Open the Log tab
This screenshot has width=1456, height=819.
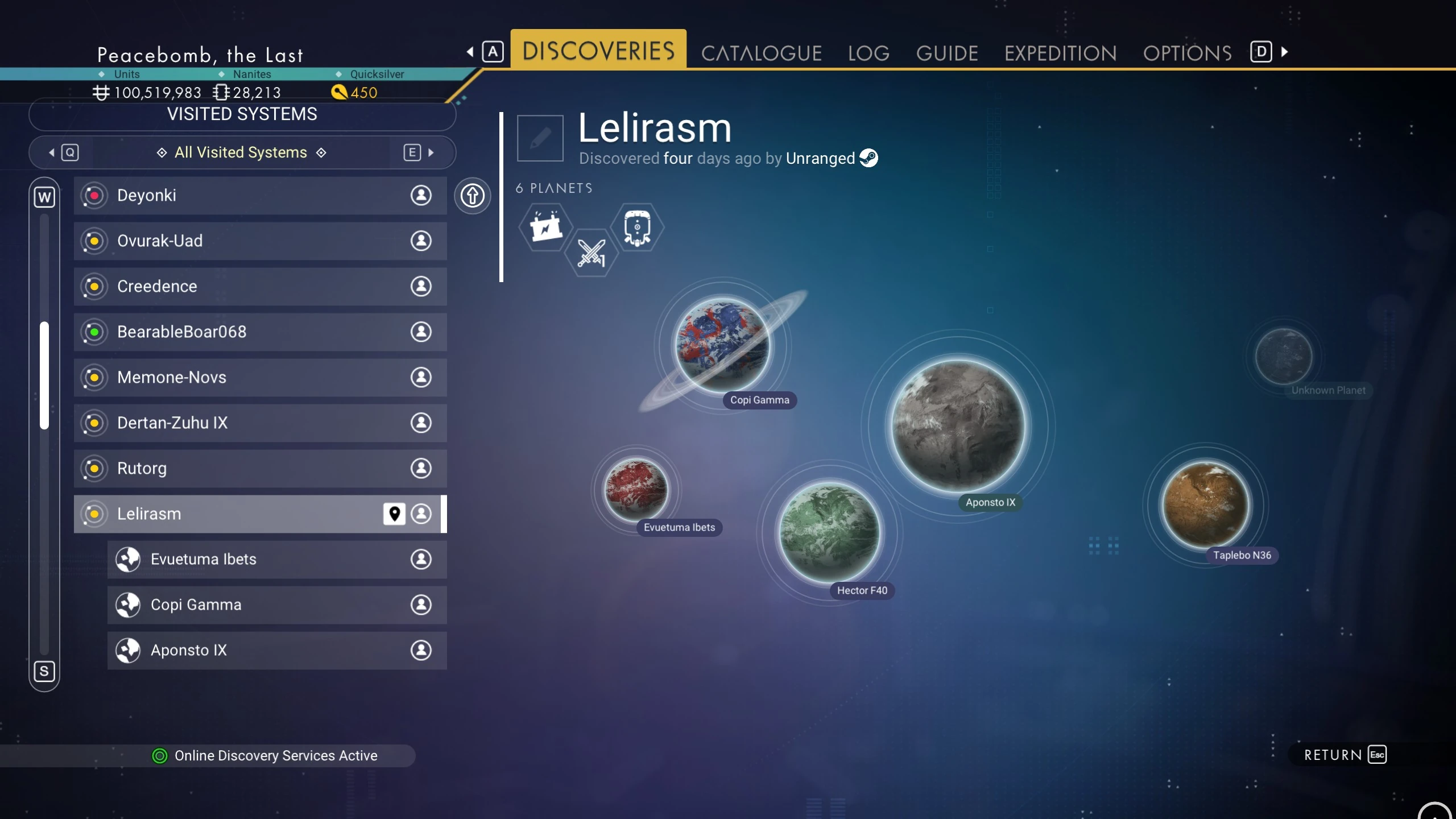868,53
